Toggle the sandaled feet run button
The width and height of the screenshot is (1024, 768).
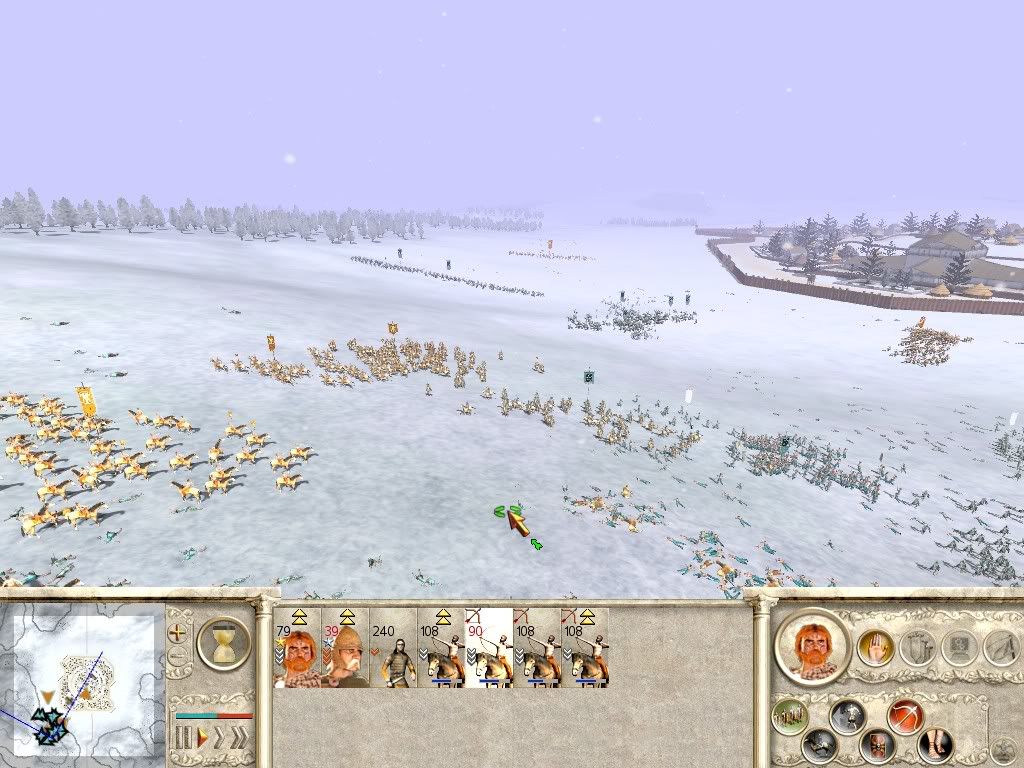935,745
